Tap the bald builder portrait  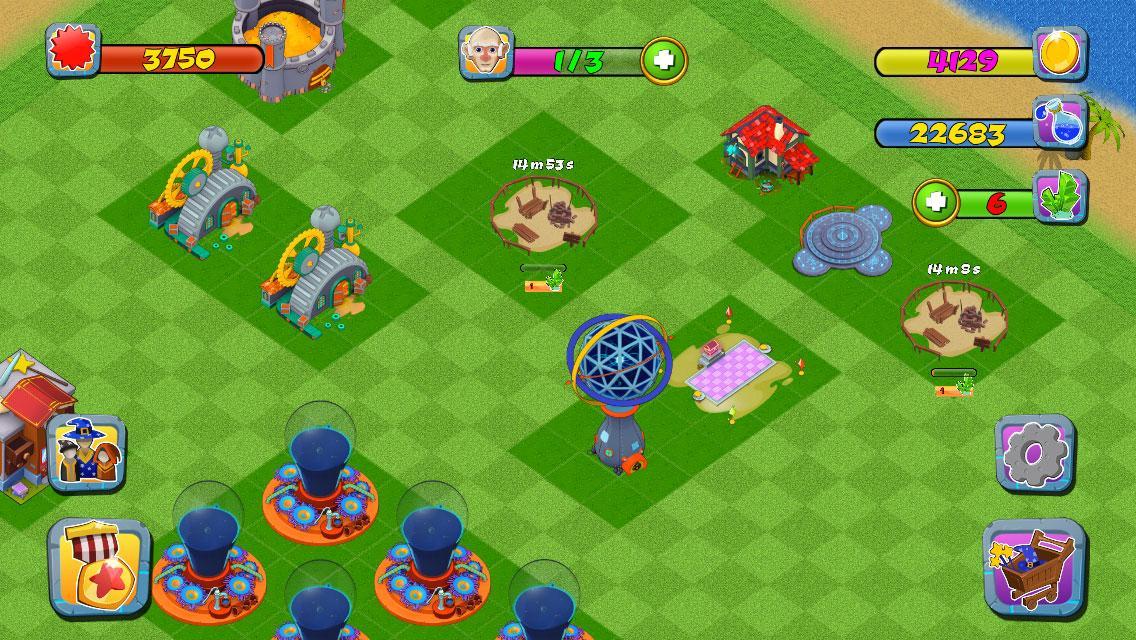click(x=485, y=53)
